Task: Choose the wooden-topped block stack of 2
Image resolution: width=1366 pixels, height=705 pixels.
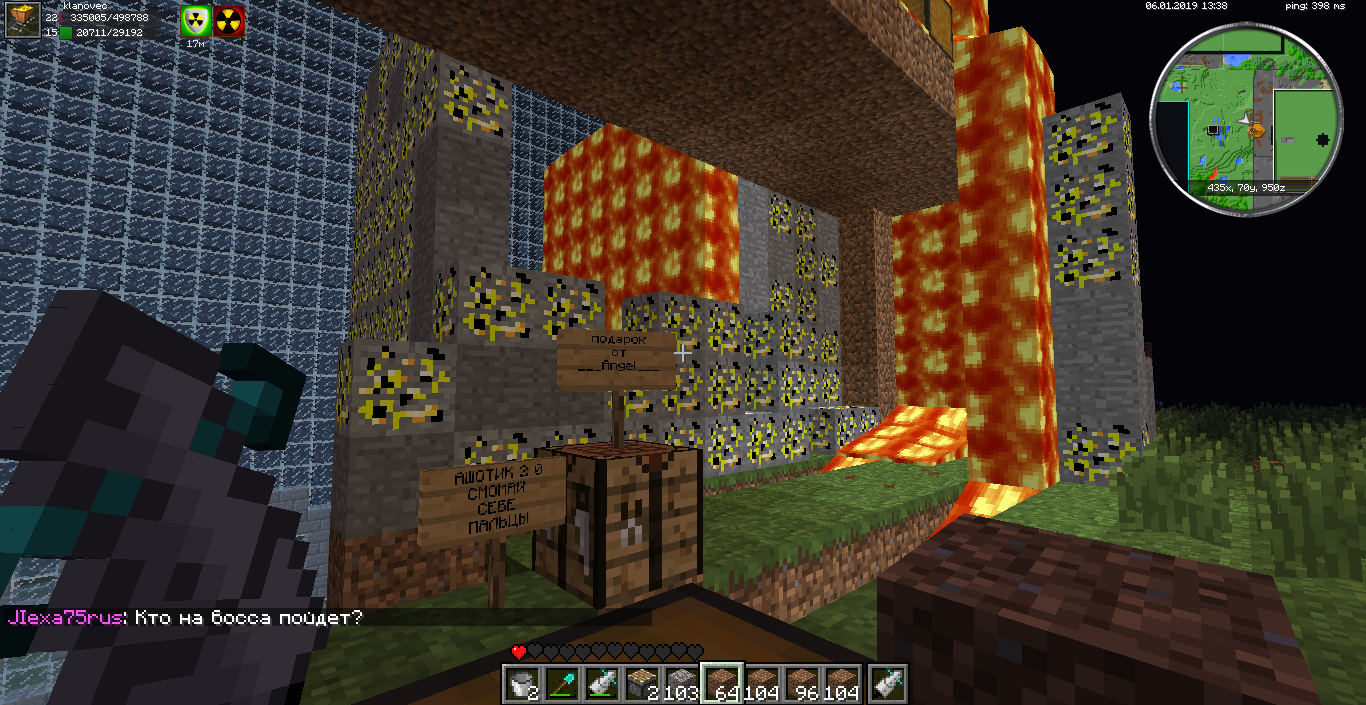Action: point(641,682)
